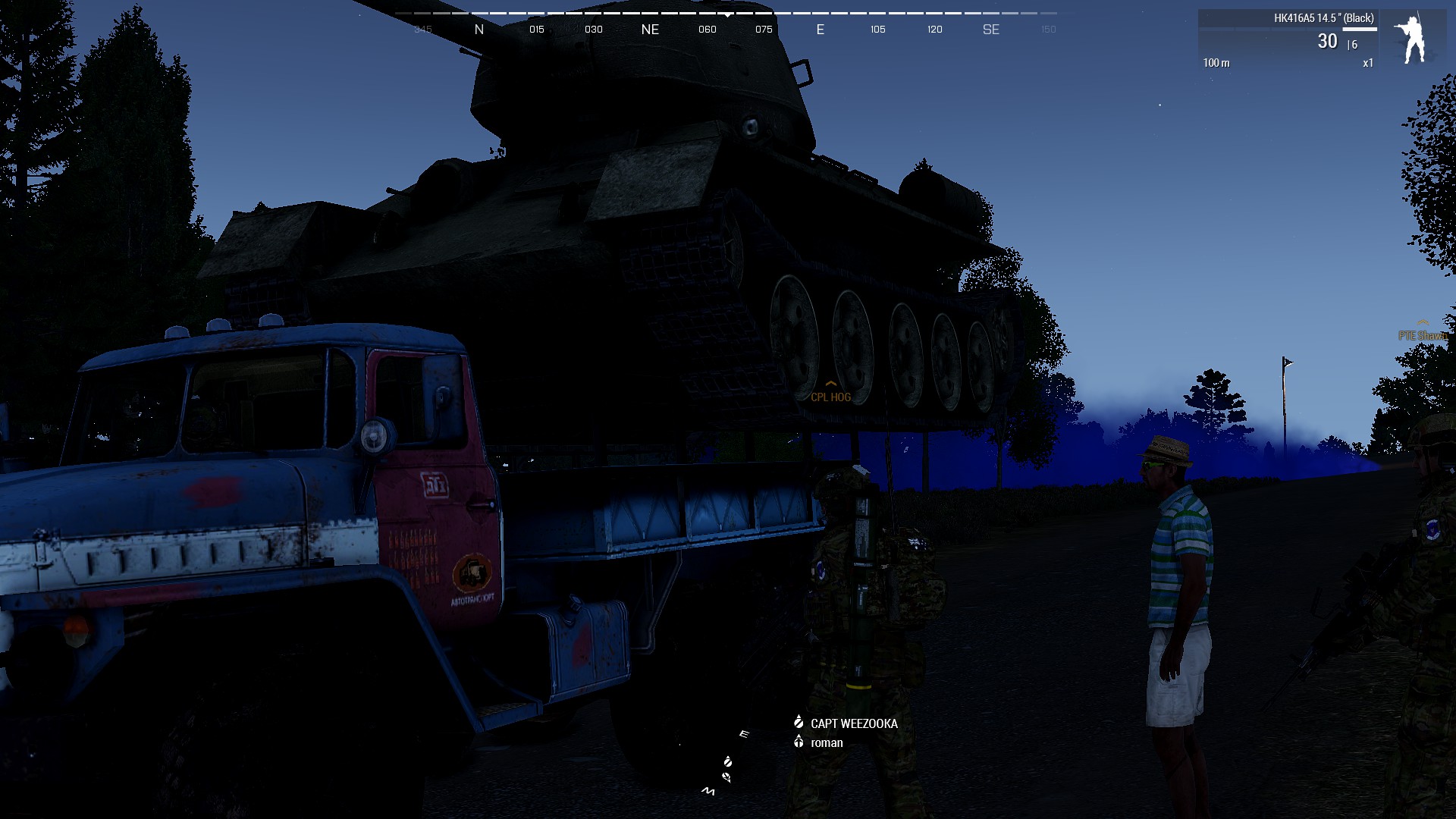
Task: Click the unit icon beside roman
Action: click(799, 743)
